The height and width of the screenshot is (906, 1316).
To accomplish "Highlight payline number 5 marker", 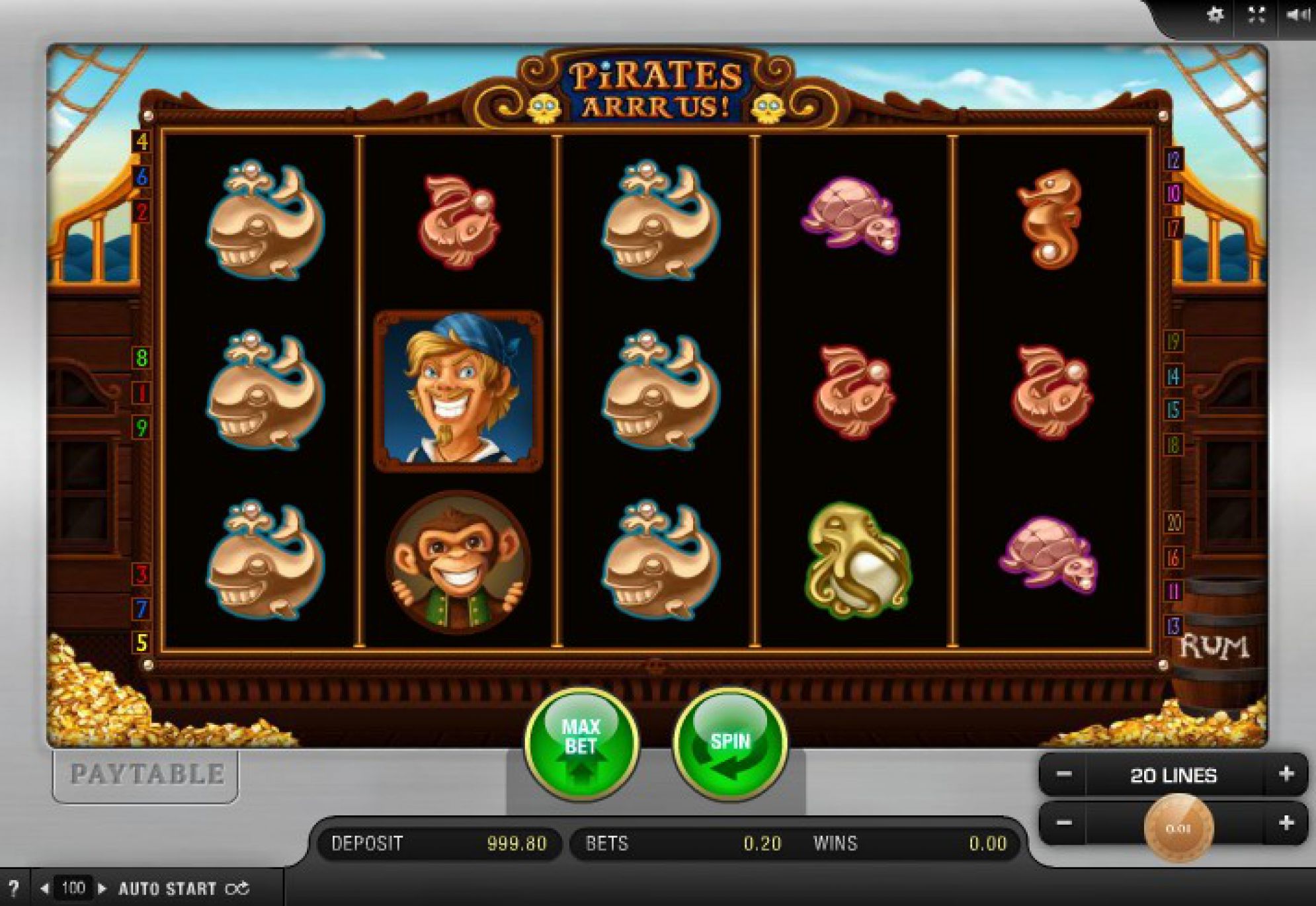I will pos(142,642).
